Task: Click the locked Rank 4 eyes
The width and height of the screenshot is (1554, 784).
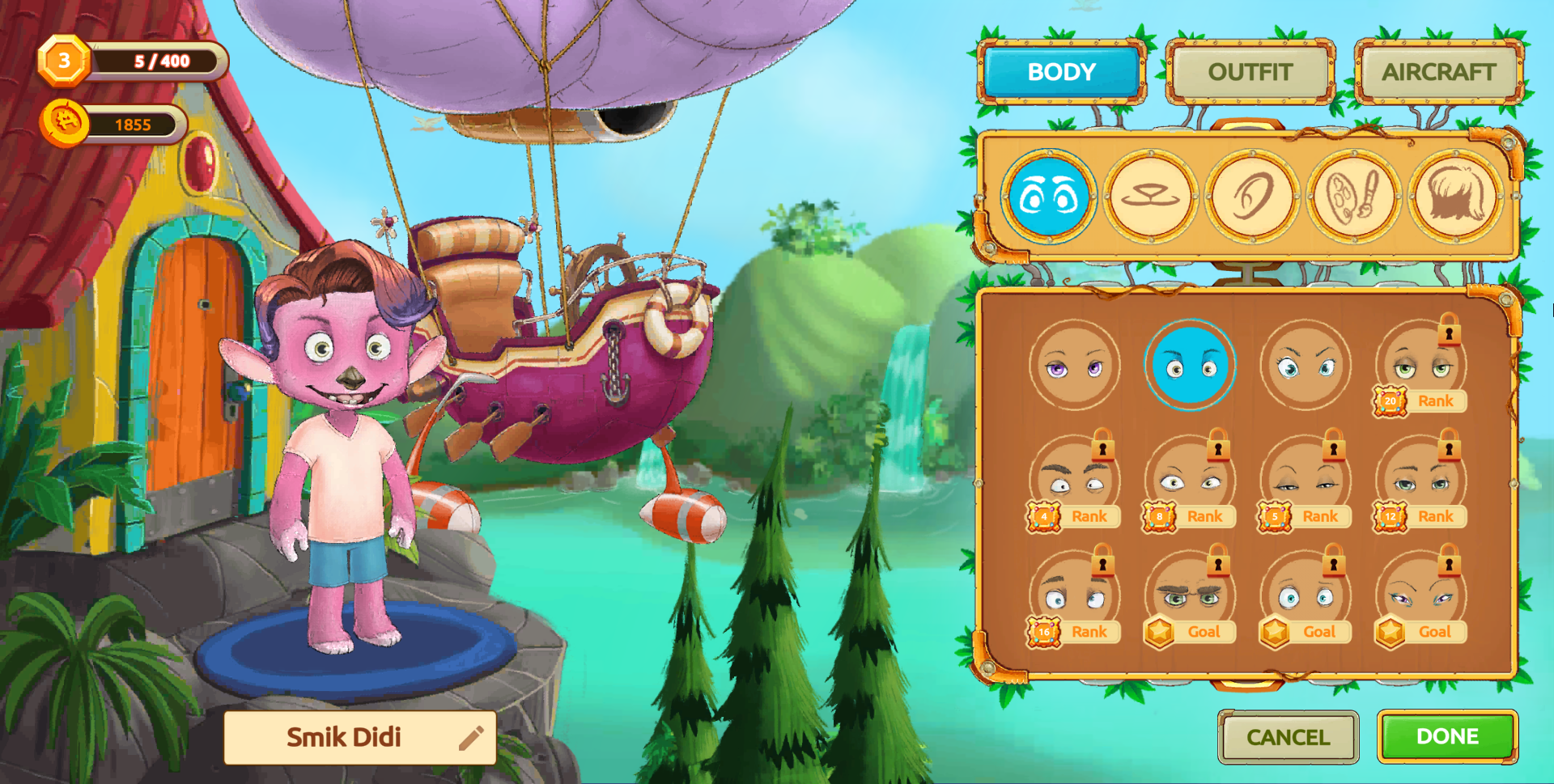Action: tap(1074, 481)
